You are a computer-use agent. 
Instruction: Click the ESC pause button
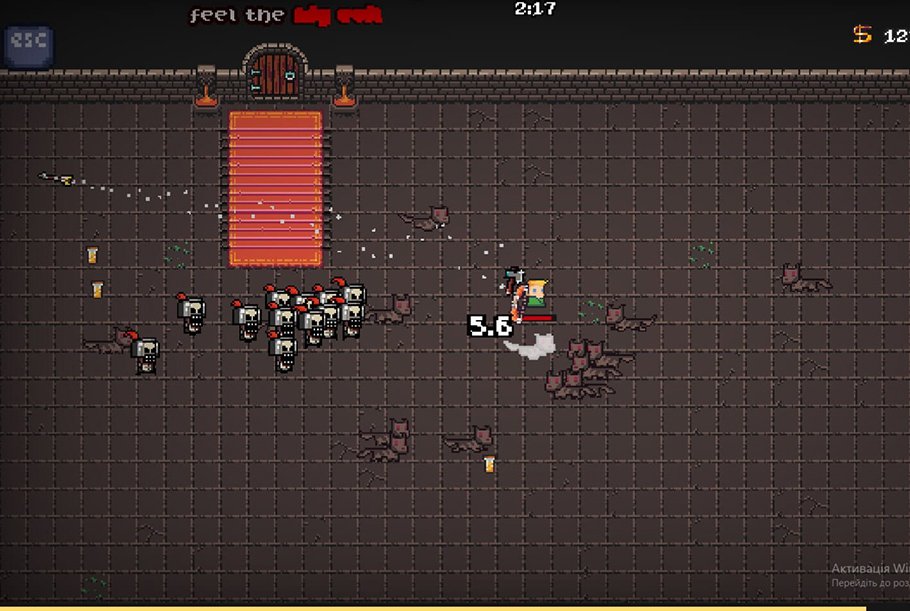pos(28,45)
